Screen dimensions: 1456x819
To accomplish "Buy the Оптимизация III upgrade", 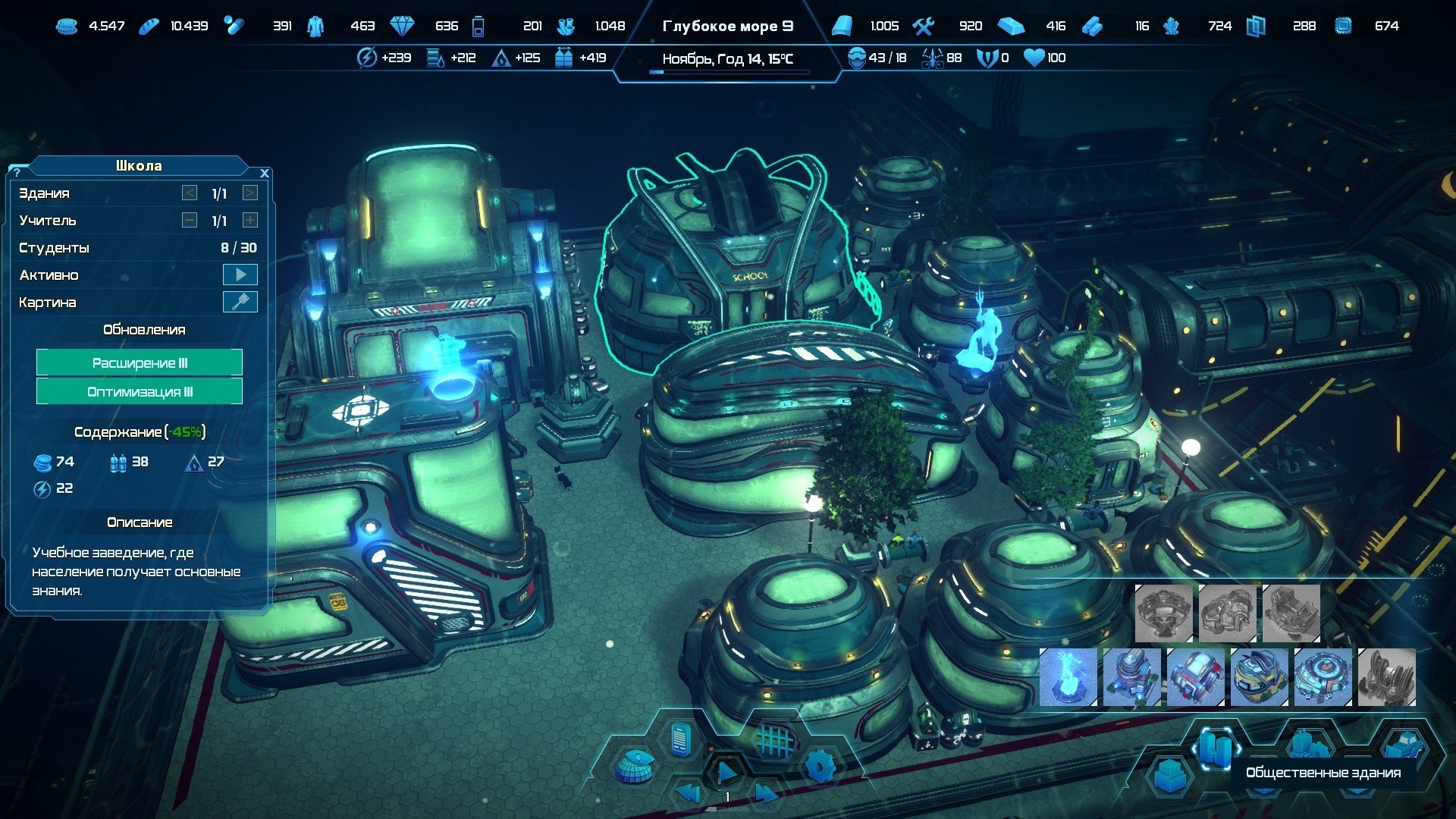I will (140, 391).
